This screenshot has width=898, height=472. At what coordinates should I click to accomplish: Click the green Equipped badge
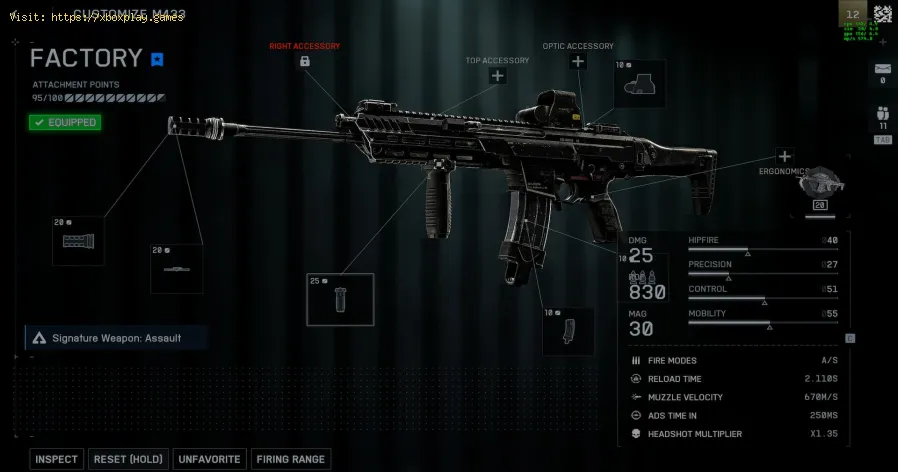(65, 122)
